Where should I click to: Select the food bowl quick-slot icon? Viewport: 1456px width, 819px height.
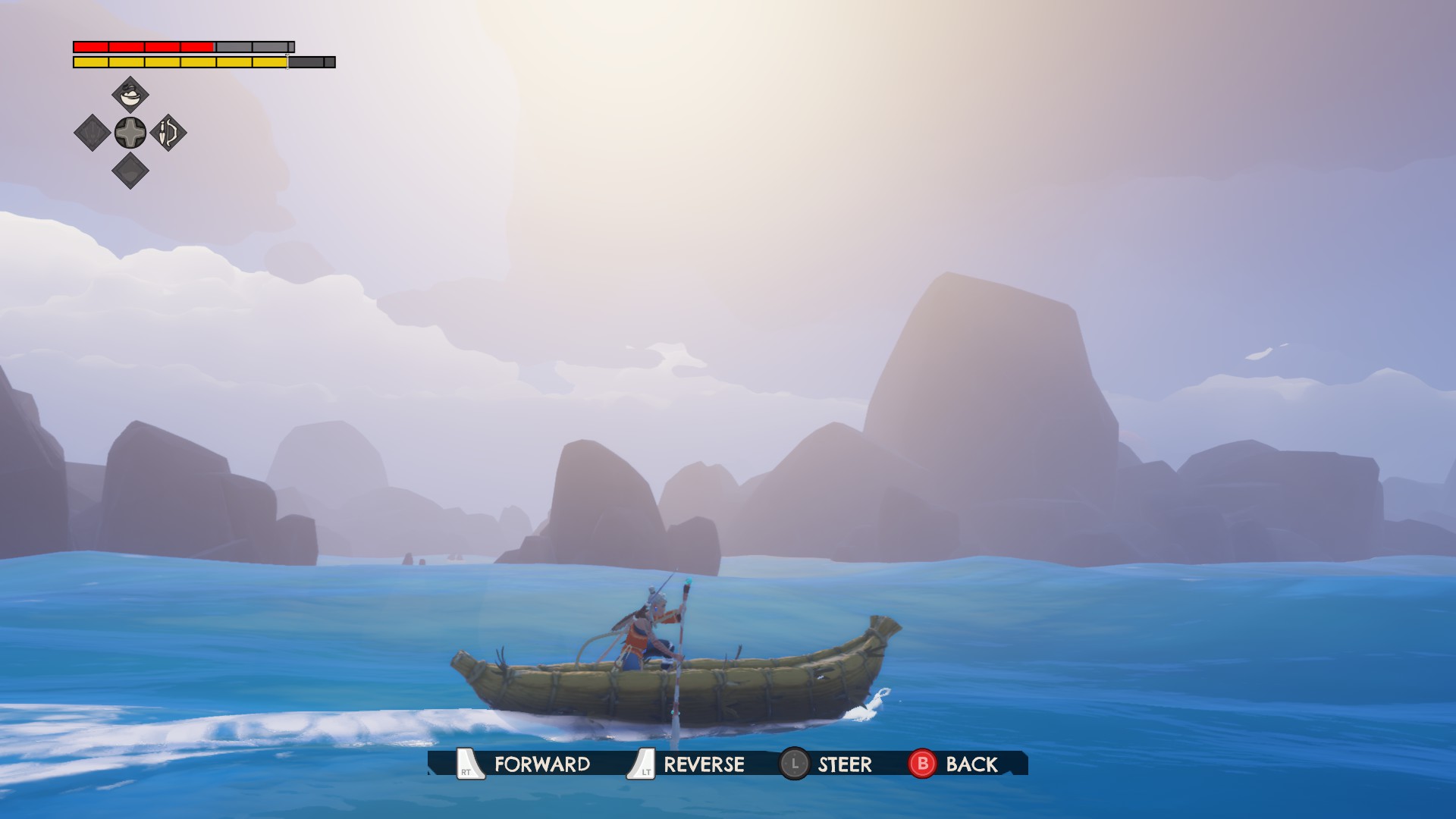point(130,95)
